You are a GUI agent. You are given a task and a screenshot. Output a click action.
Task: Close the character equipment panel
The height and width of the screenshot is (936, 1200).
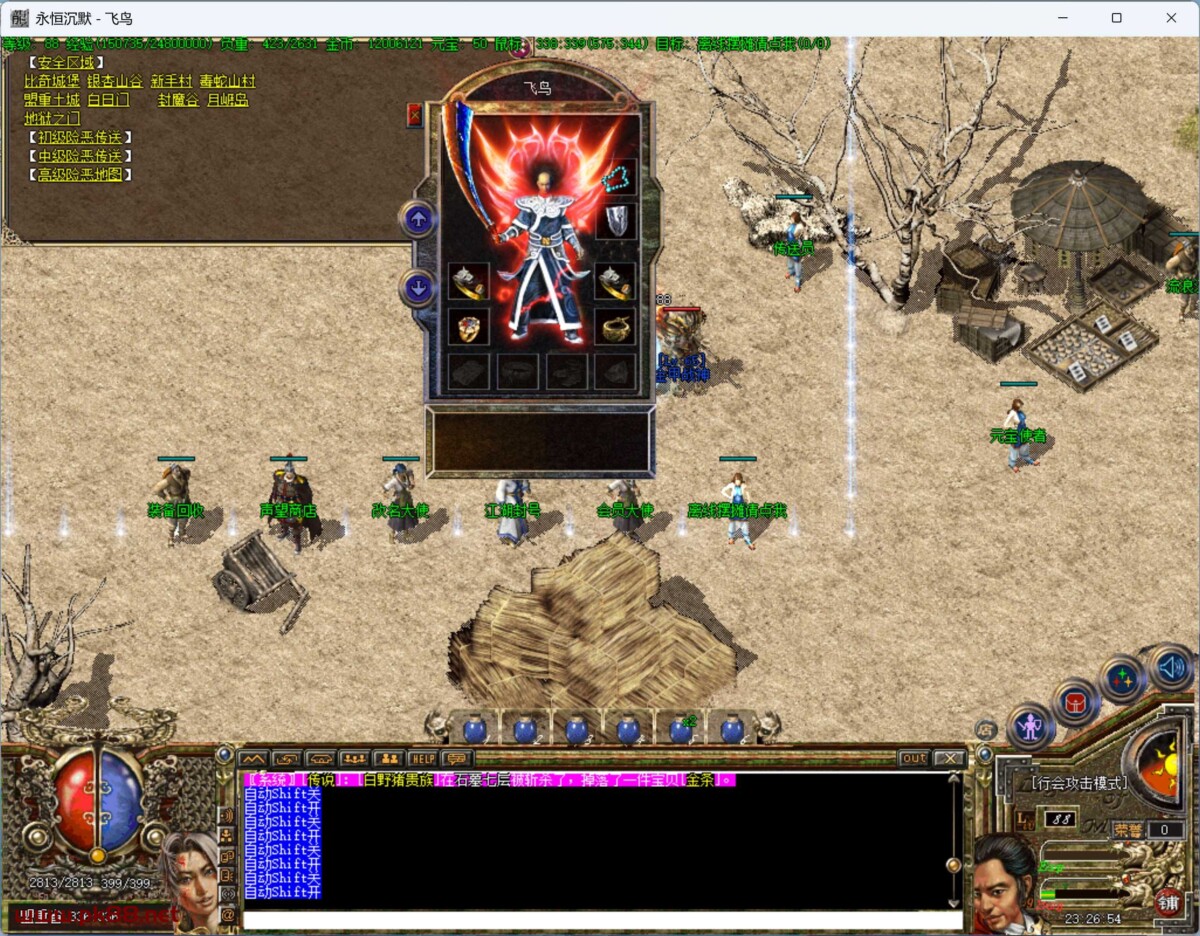(415, 115)
